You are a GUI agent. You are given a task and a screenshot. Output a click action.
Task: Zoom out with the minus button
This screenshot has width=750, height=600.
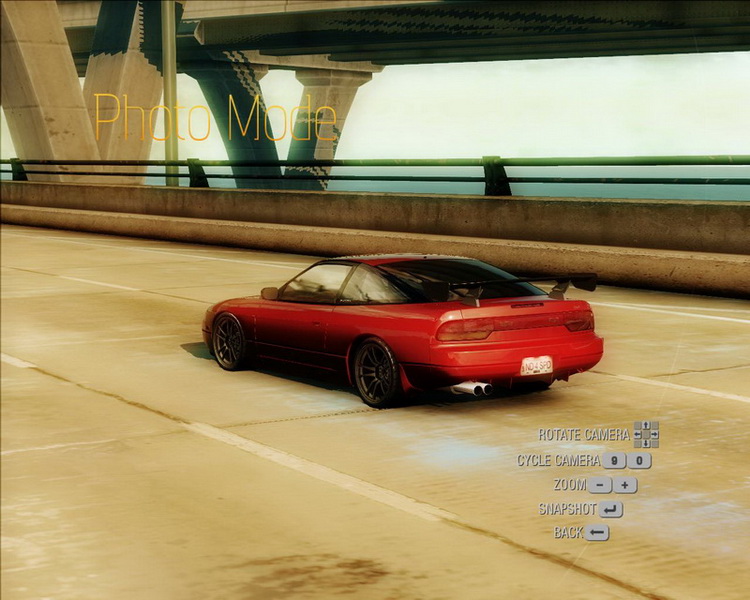(599, 485)
